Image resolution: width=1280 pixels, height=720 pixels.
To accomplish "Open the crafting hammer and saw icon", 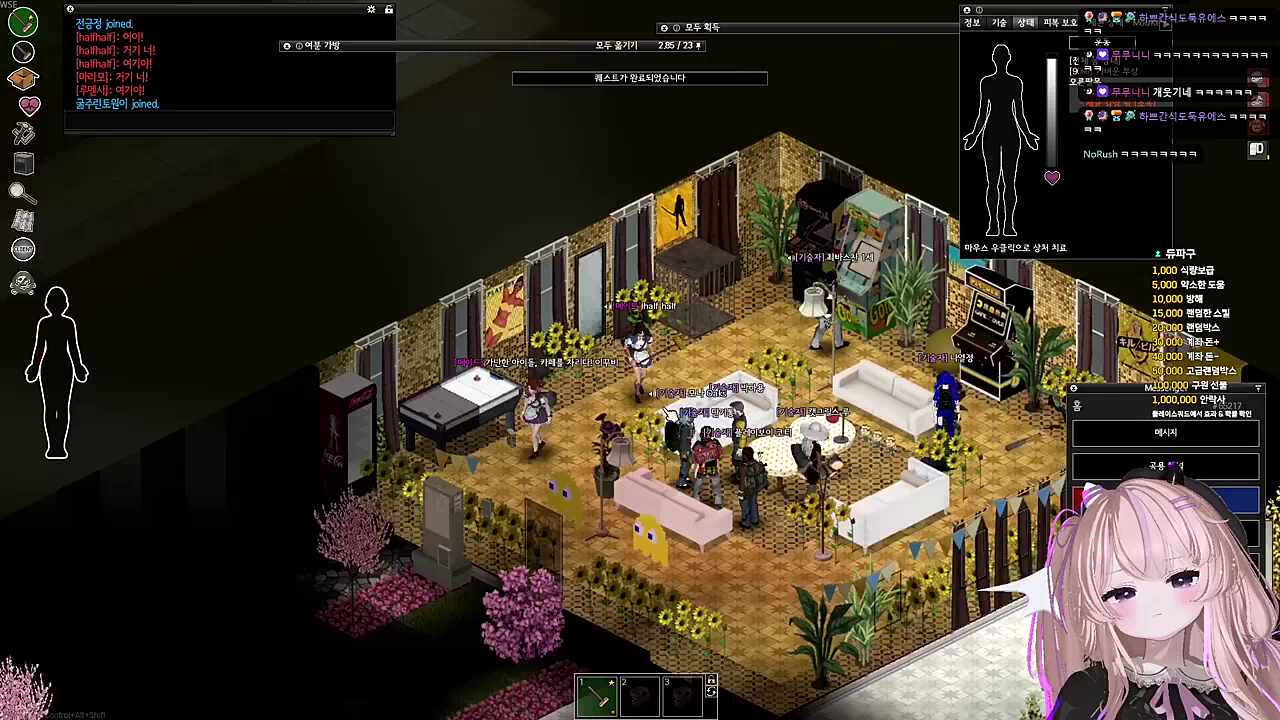I will tap(23, 133).
